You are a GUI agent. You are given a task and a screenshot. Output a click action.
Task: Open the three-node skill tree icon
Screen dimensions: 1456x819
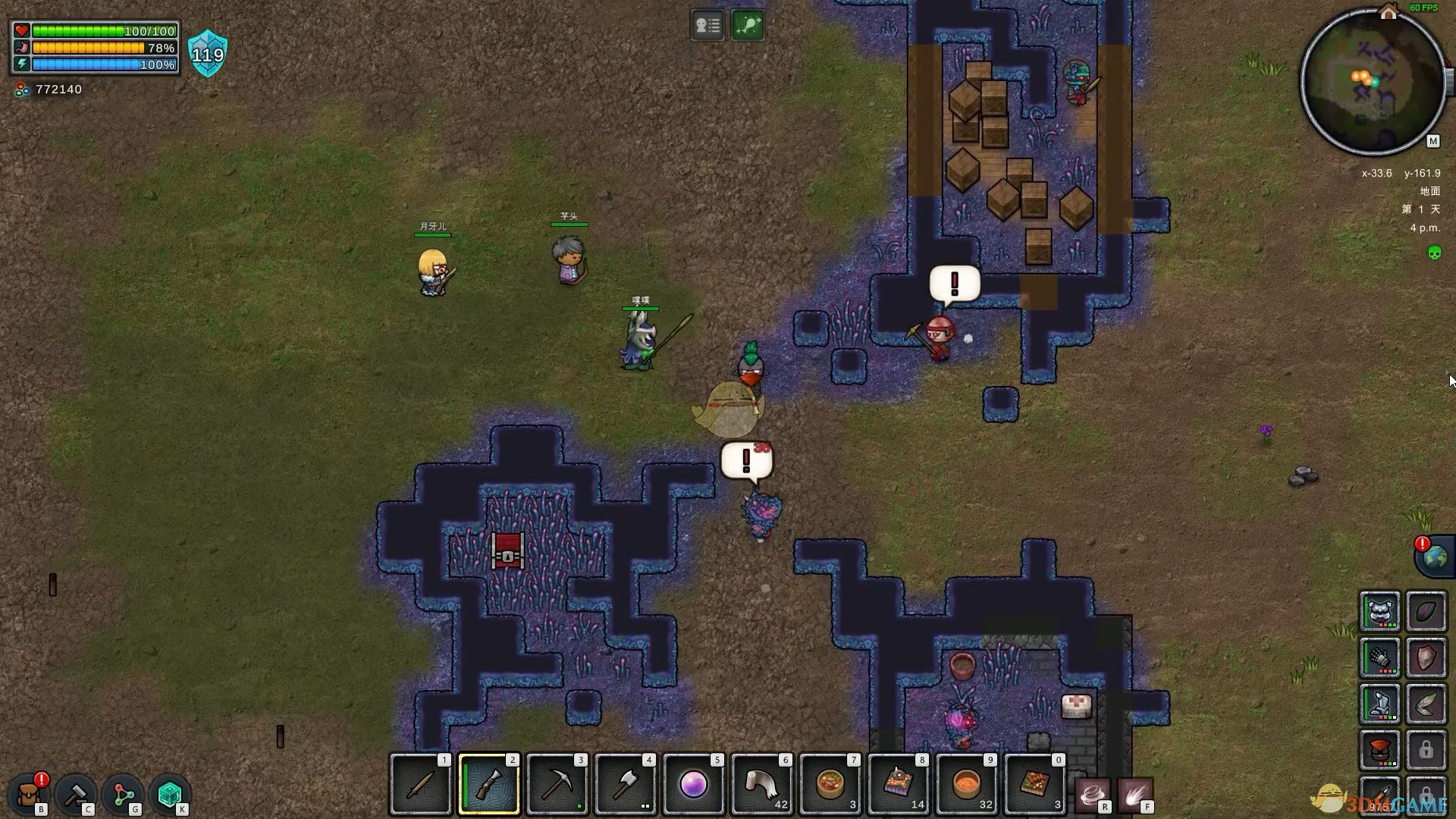(124, 794)
